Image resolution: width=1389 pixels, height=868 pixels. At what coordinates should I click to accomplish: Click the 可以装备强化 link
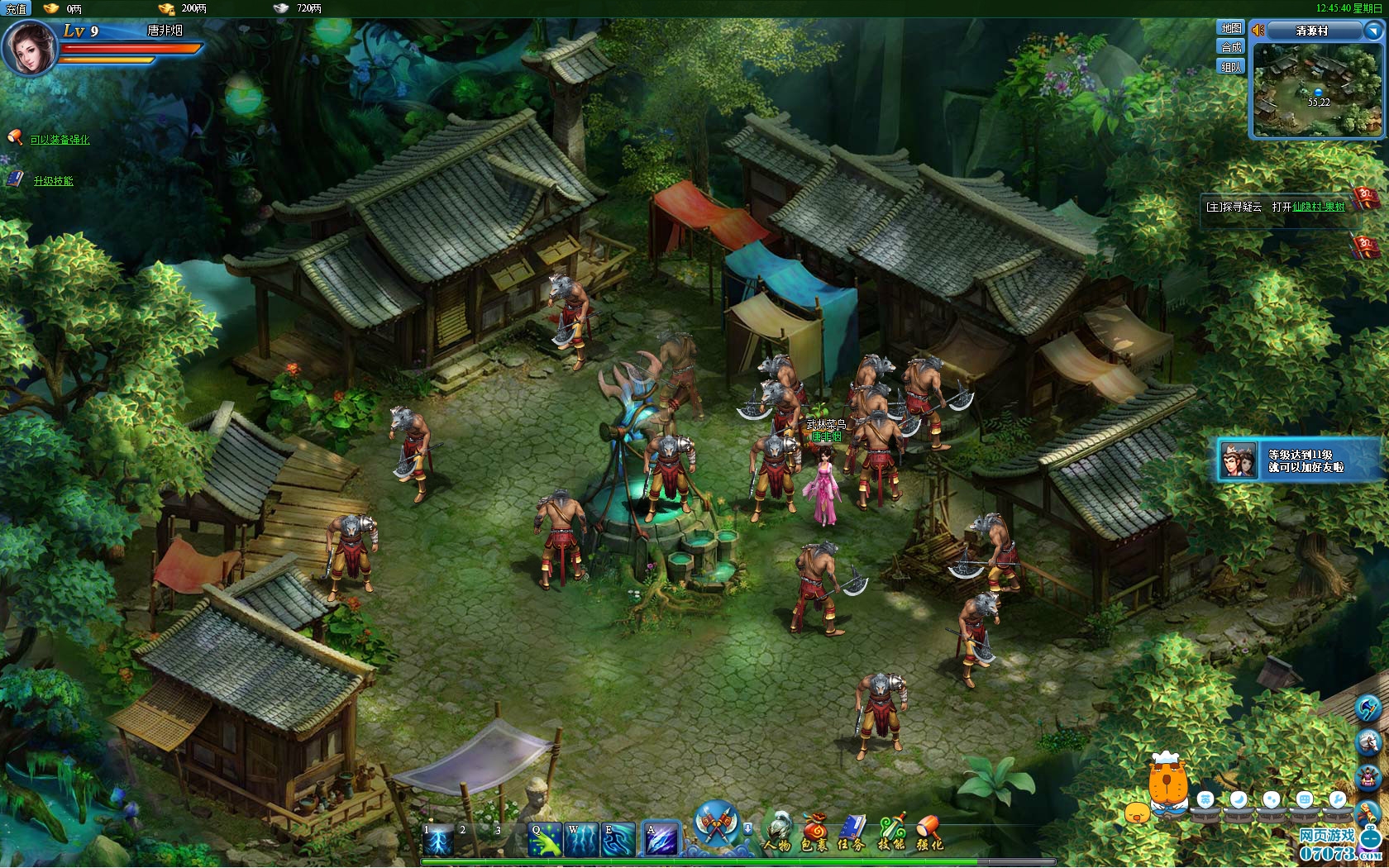(60, 140)
